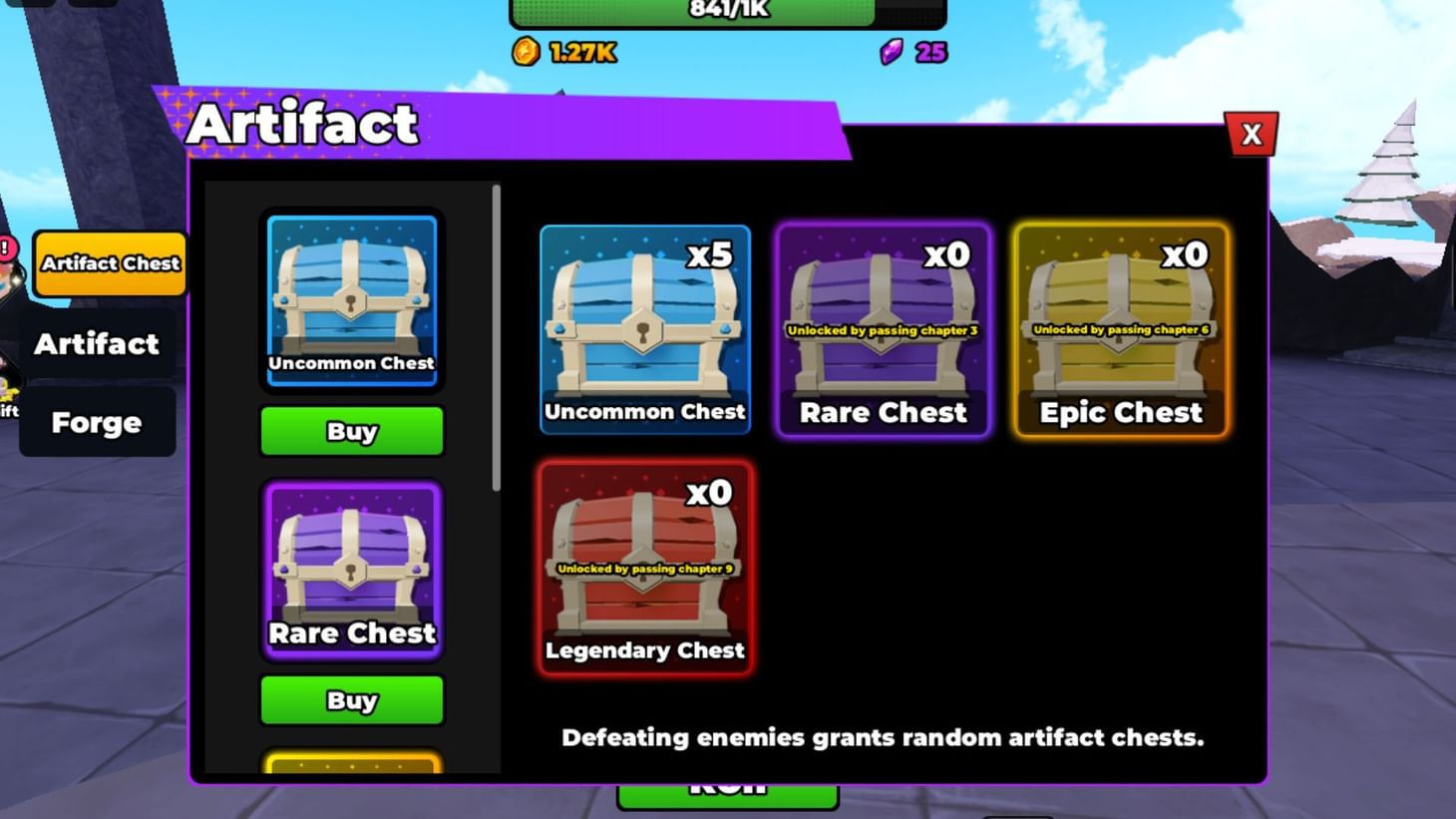Switch to the Forge tab
The height and width of the screenshot is (819, 1456).
[x=97, y=422]
